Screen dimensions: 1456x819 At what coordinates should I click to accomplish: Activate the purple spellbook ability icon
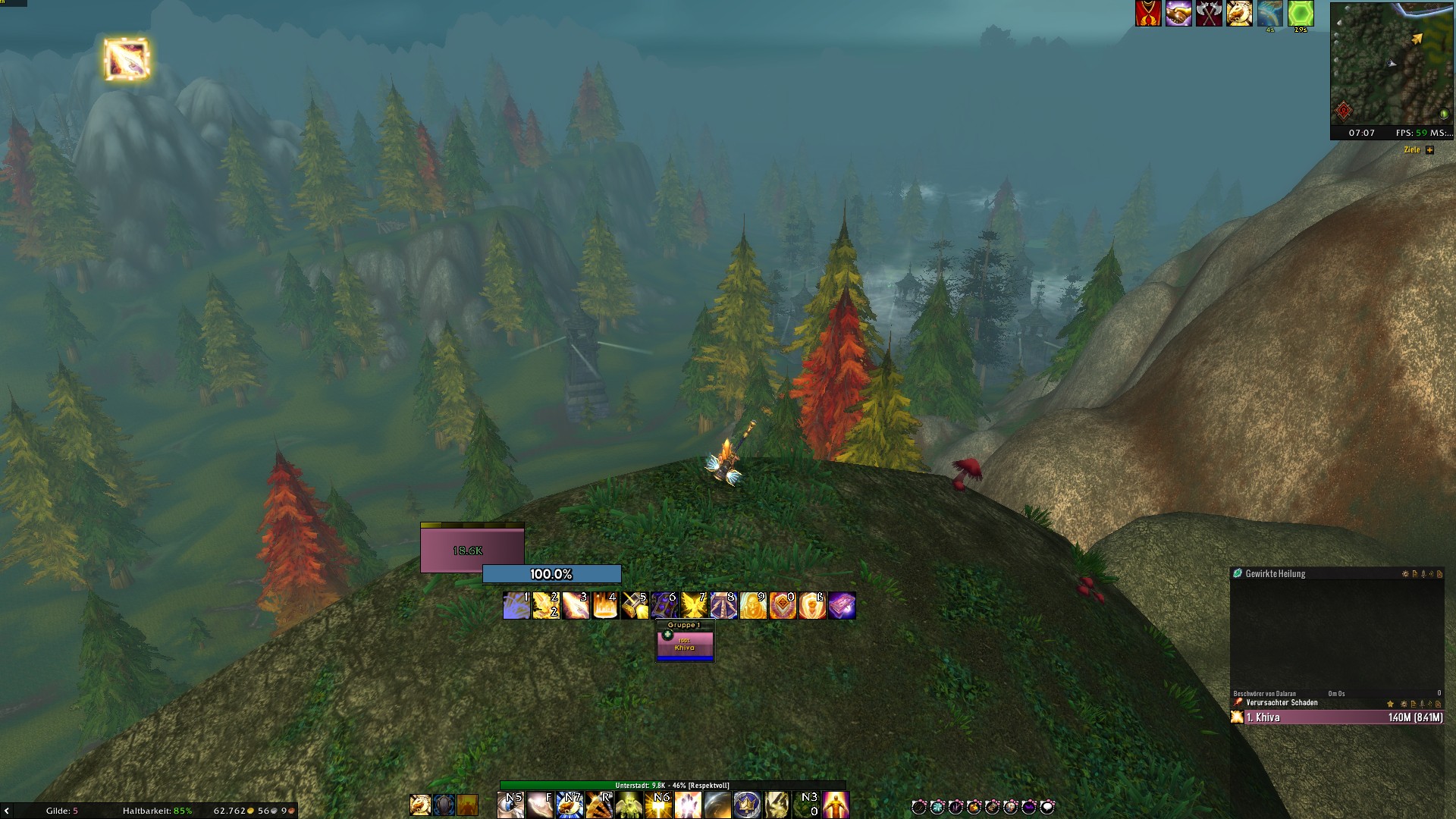842,606
